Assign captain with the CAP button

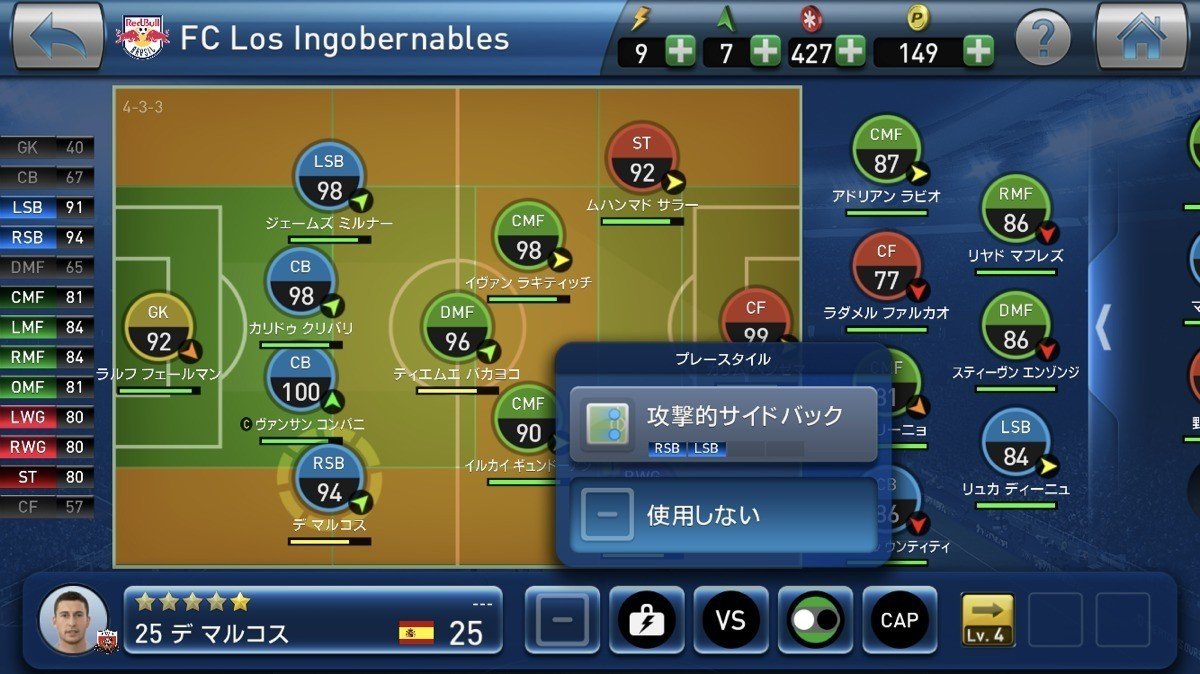point(899,620)
